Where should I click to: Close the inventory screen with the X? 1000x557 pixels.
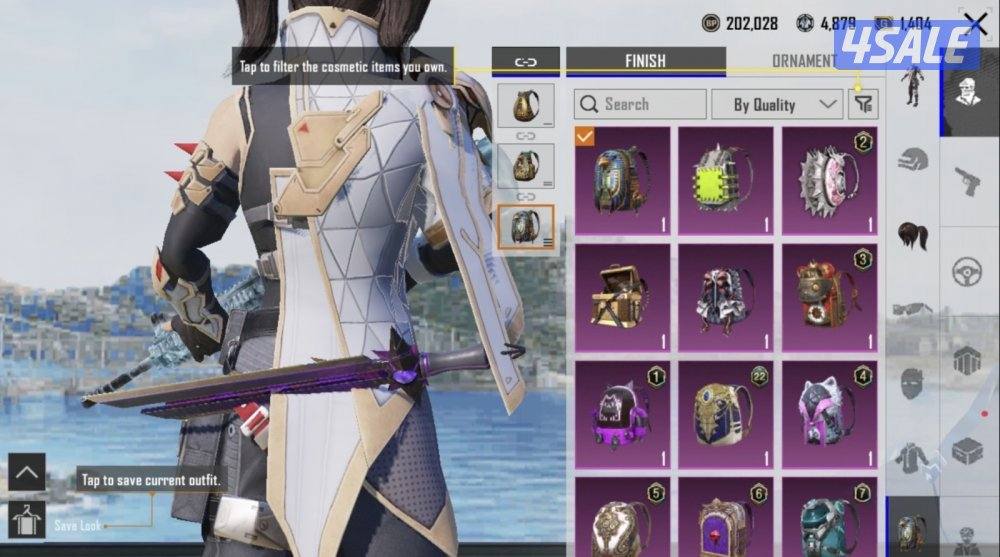(974, 23)
